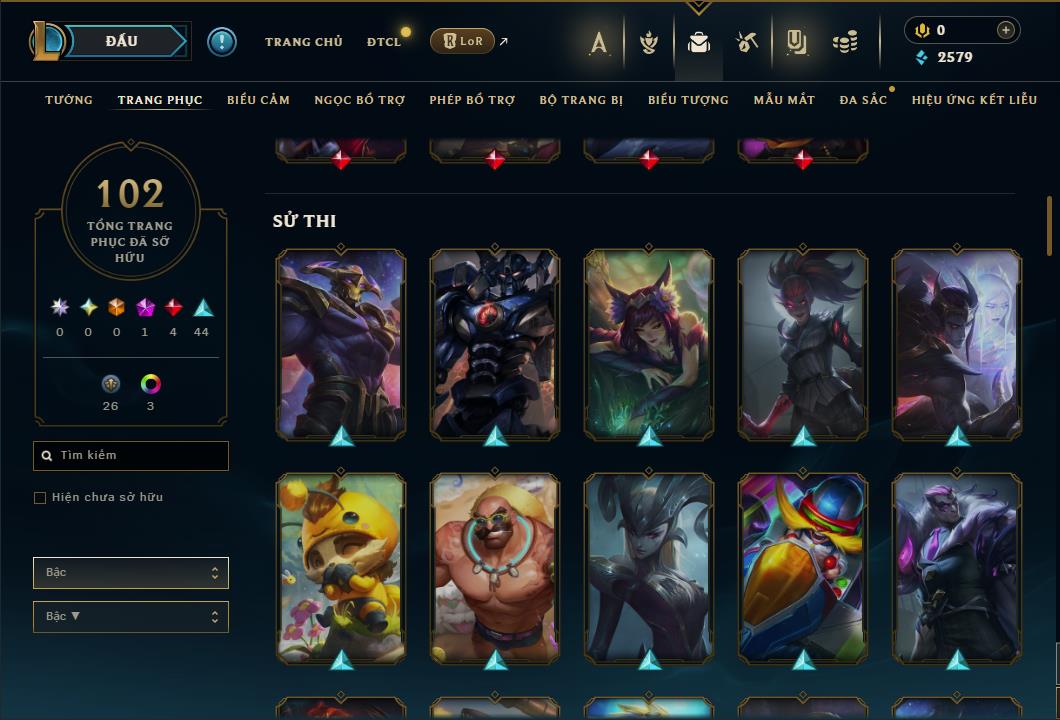Click the ĐẤU play button
This screenshot has width=1060, height=720.
click(x=122, y=41)
